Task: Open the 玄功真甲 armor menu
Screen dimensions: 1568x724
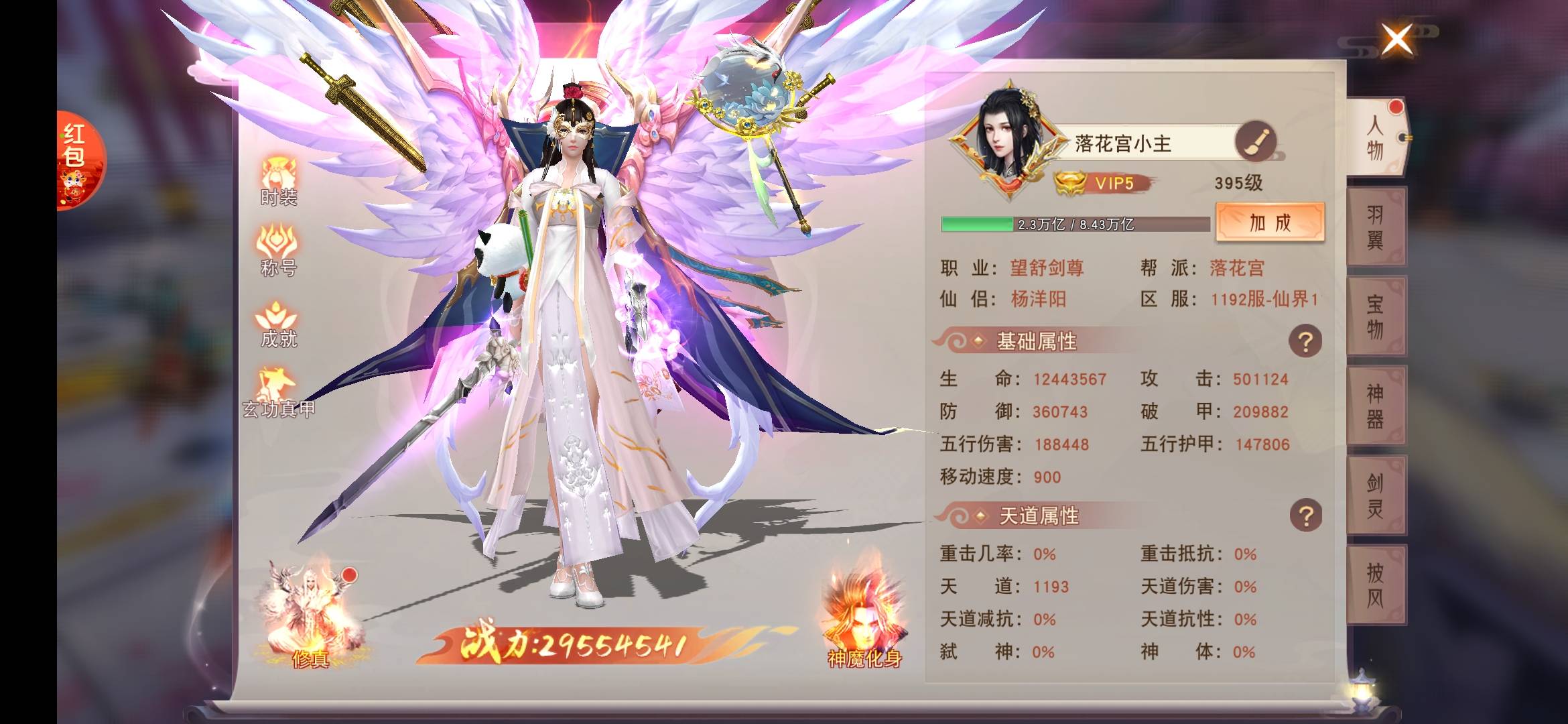Action: (x=279, y=394)
